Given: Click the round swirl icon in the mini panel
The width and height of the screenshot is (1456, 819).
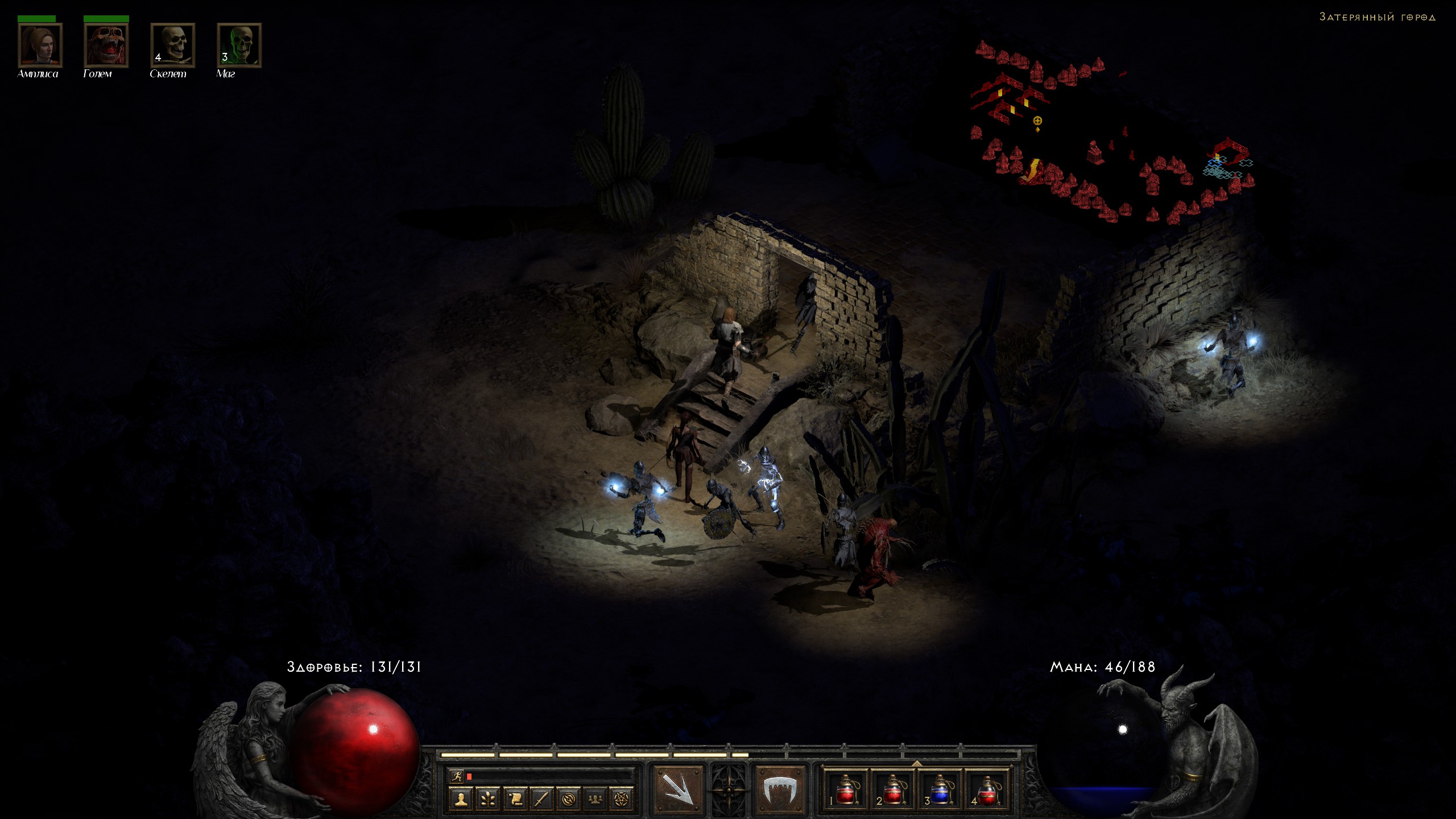Looking at the screenshot, I should coord(569,799).
